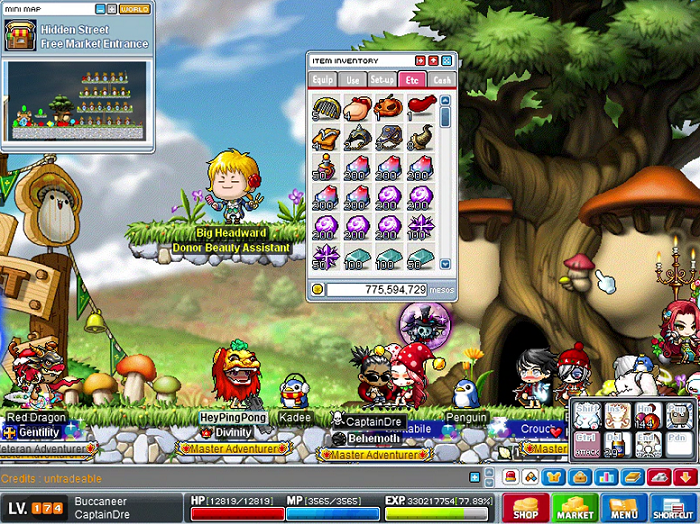Select the peach item in the inventory

357,105
